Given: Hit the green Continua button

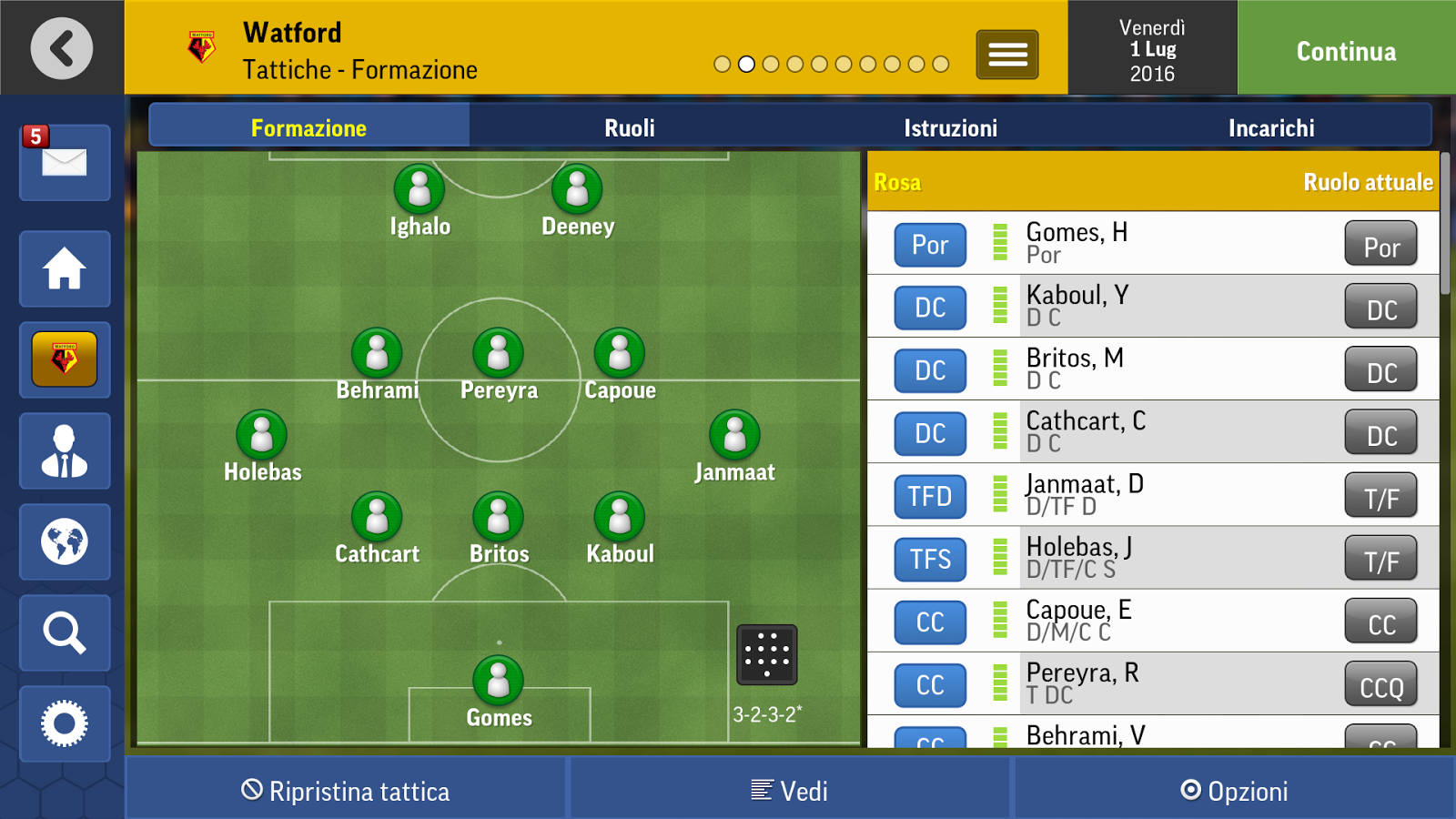Looking at the screenshot, I should pyautogui.click(x=1346, y=51).
